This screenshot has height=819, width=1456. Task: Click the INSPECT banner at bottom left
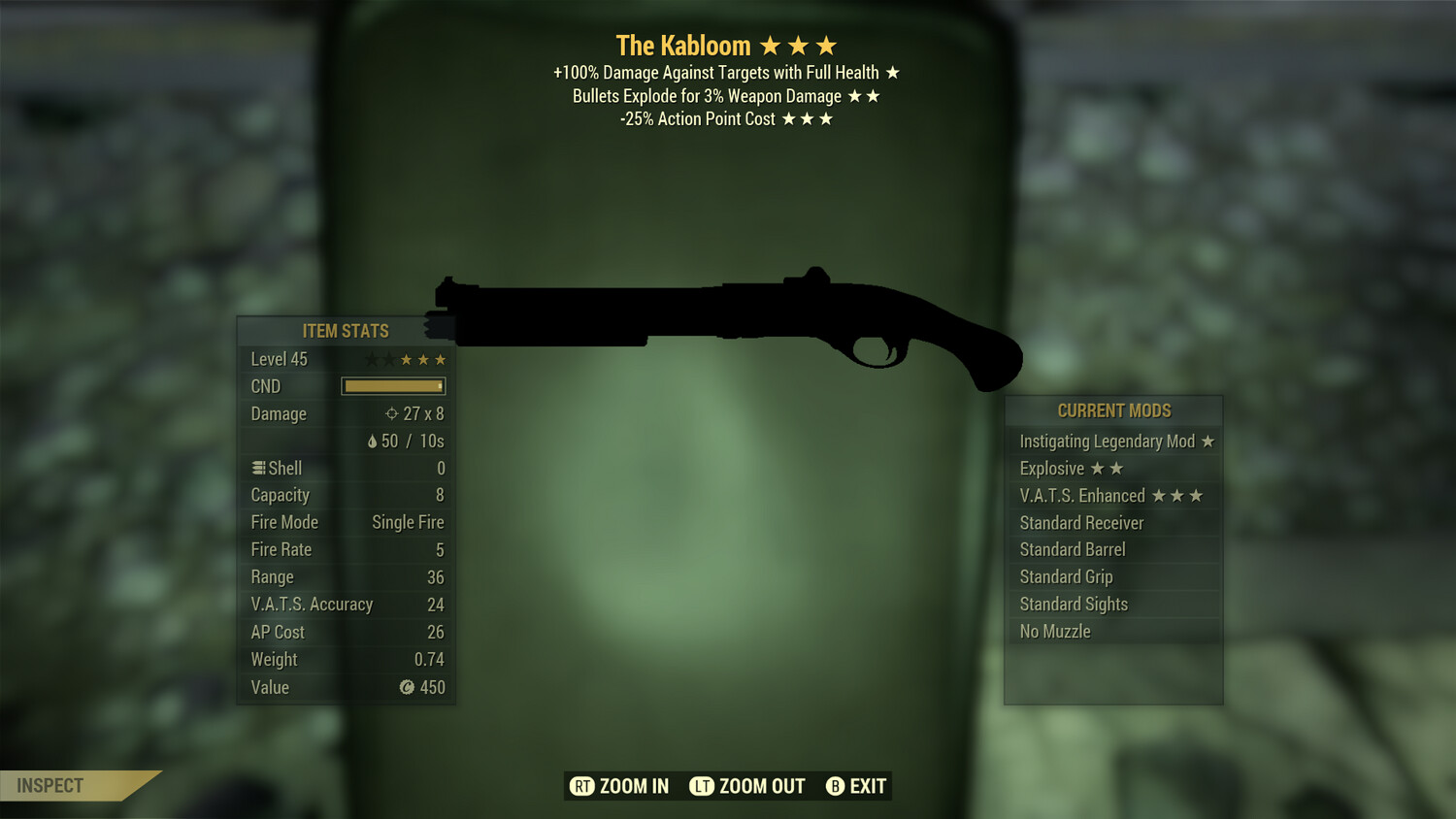tap(50, 786)
